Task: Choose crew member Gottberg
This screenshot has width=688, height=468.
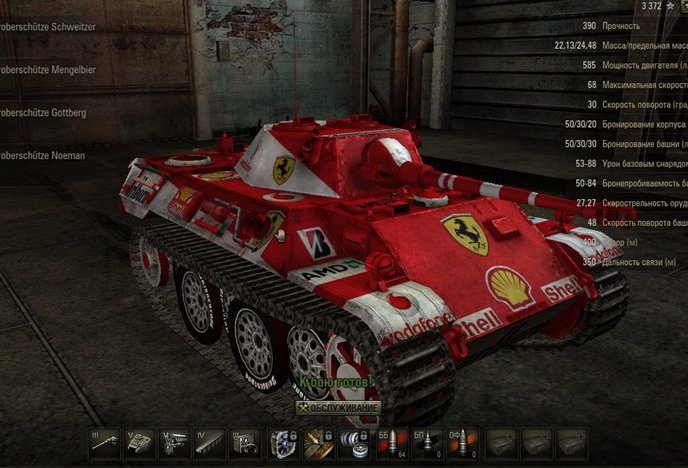Action: tap(44, 113)
